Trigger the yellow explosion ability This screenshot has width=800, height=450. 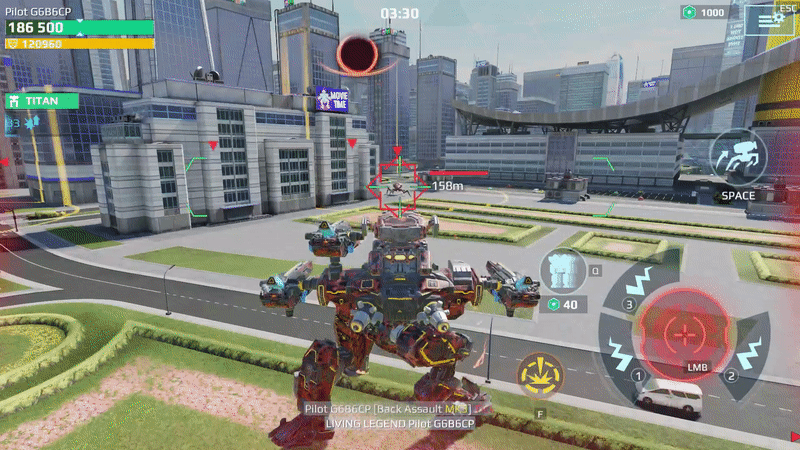click(540, 376)
